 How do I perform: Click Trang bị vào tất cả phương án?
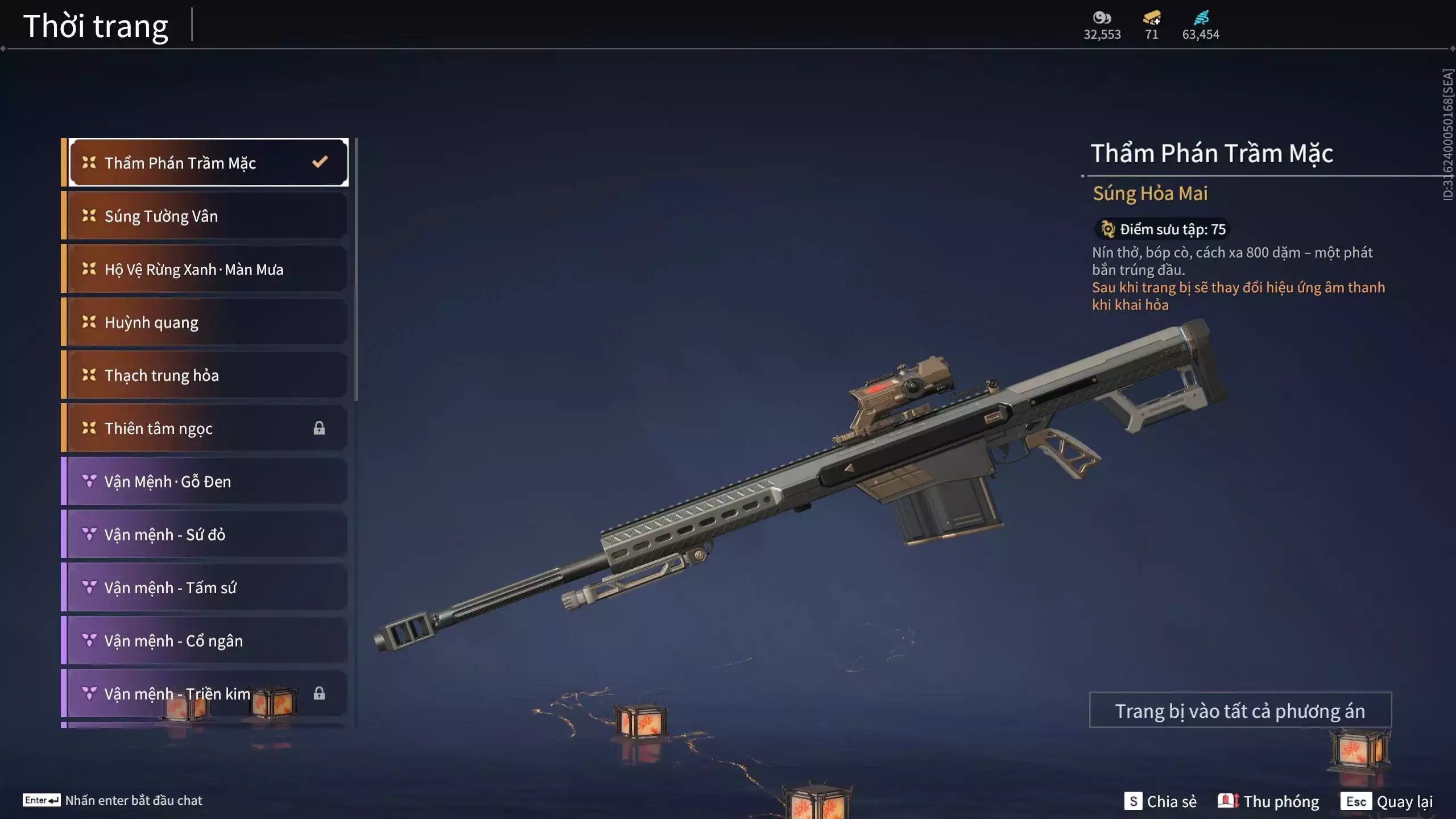(1240, 711)
